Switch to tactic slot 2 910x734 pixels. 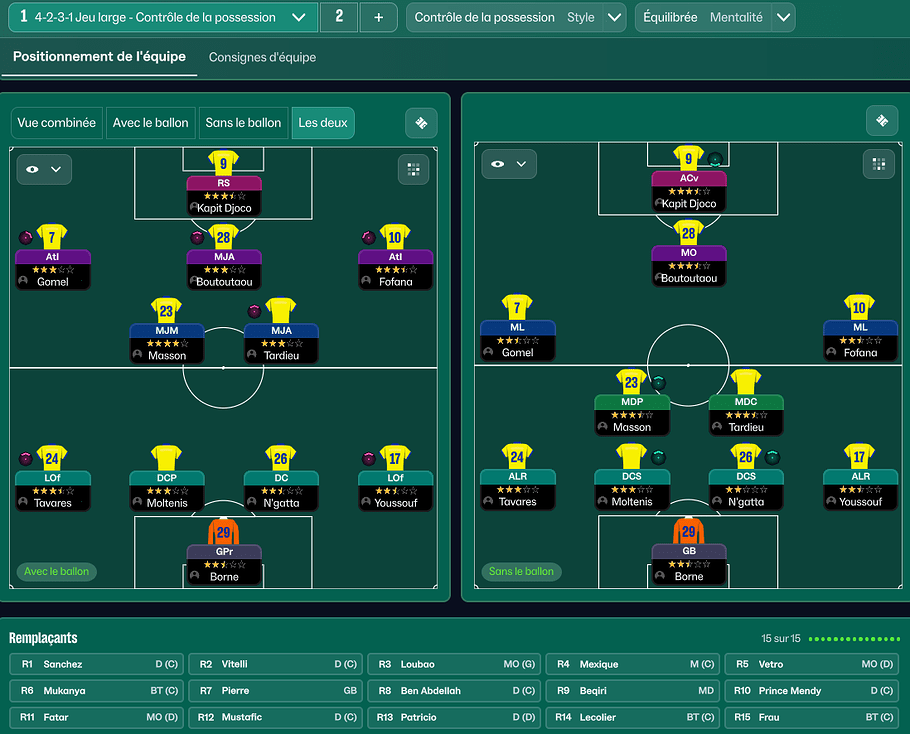click(339, 17)
